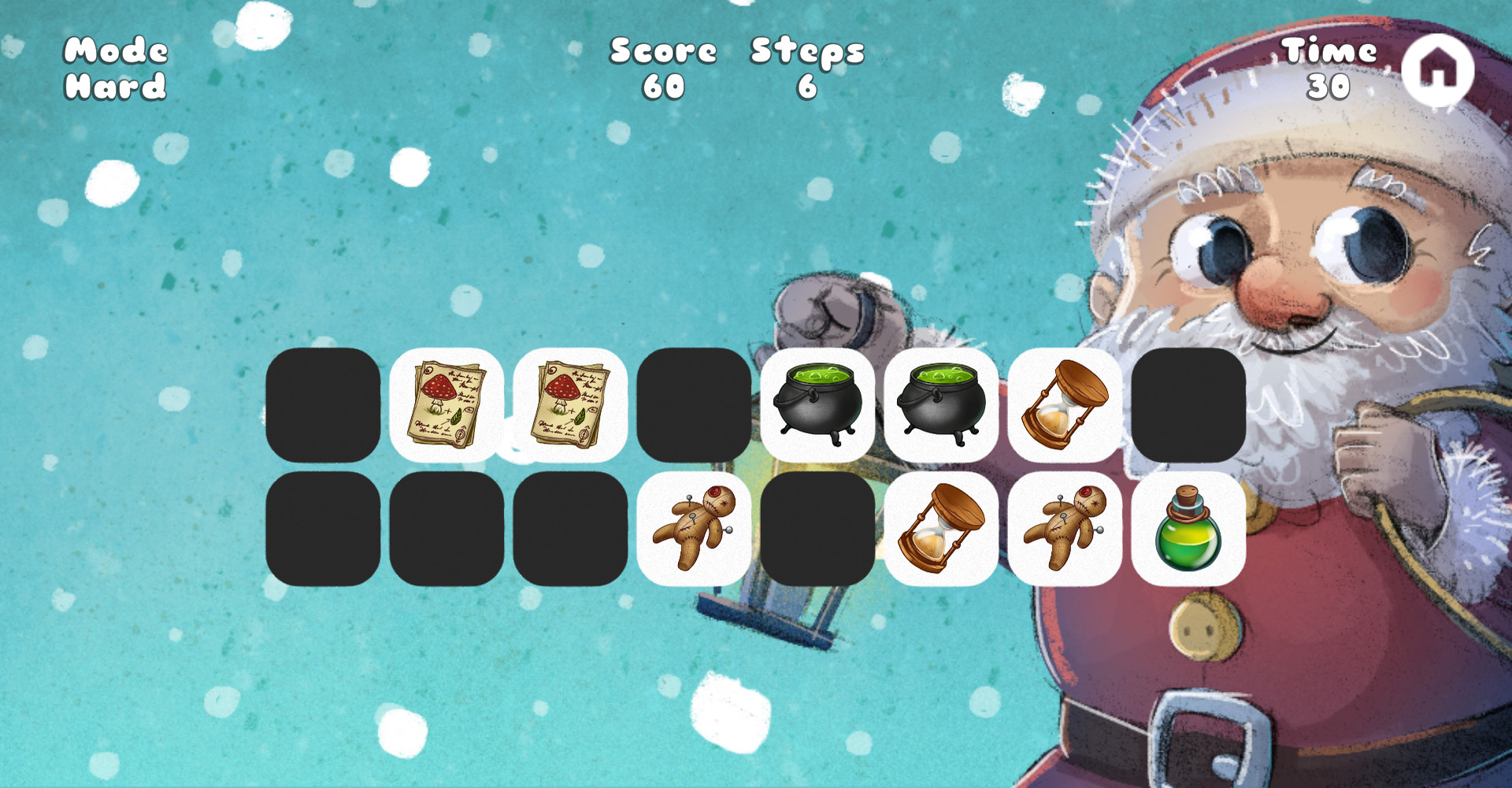
Task: Click the green potion bottle card
Action: [1189, 528]
